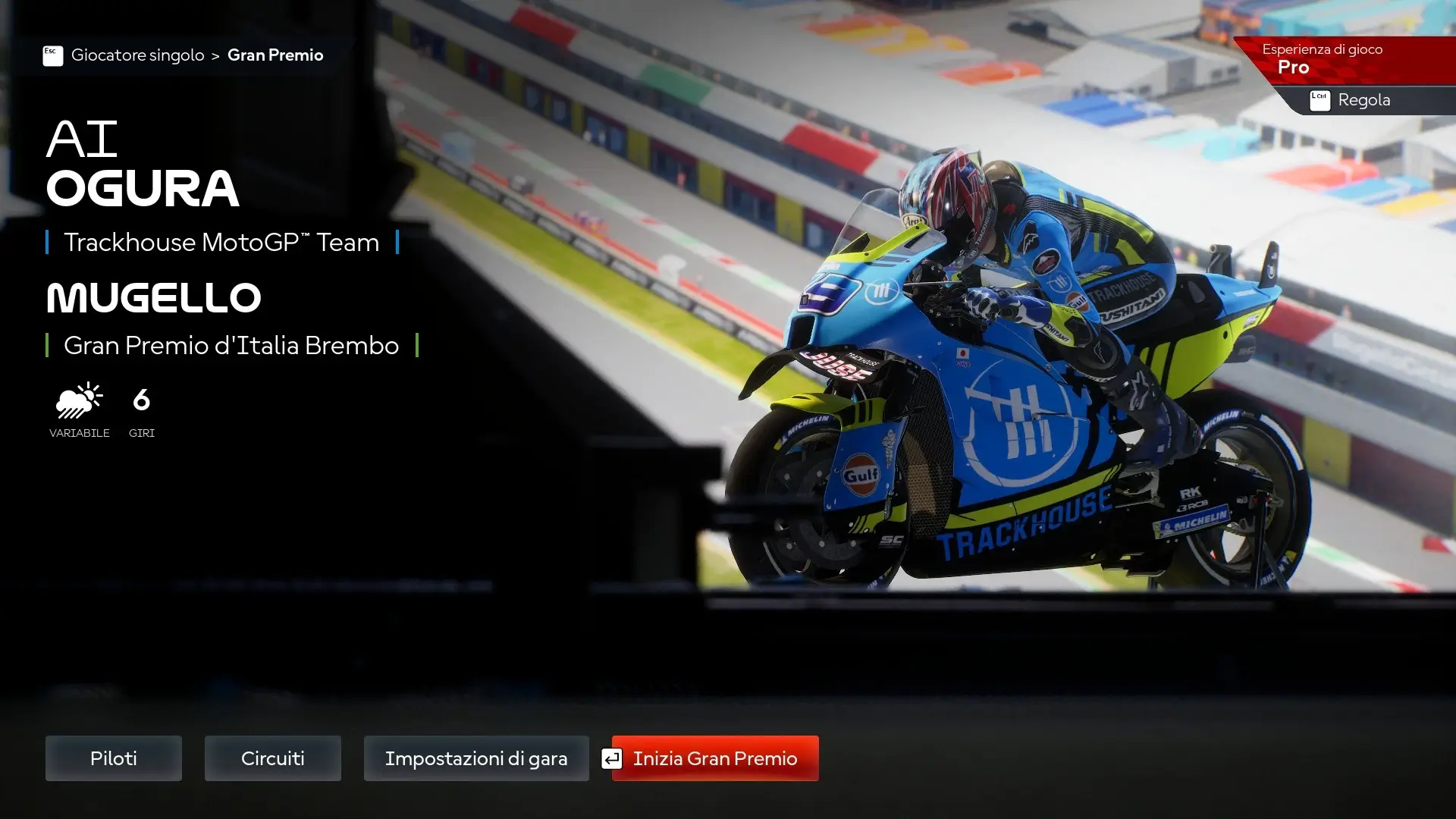
Task: Adjust game experience via Regola
Action: click(1363, 100)
